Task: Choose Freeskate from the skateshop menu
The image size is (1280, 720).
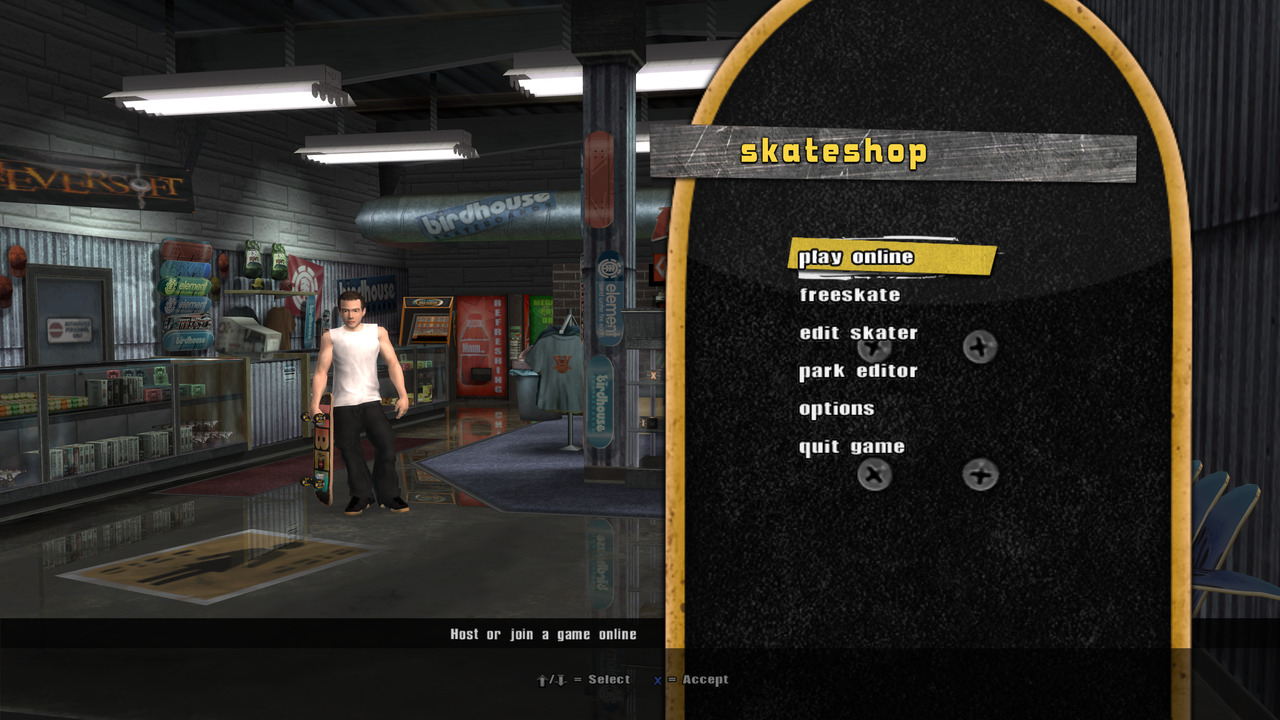Action: [x=850, y=295]
